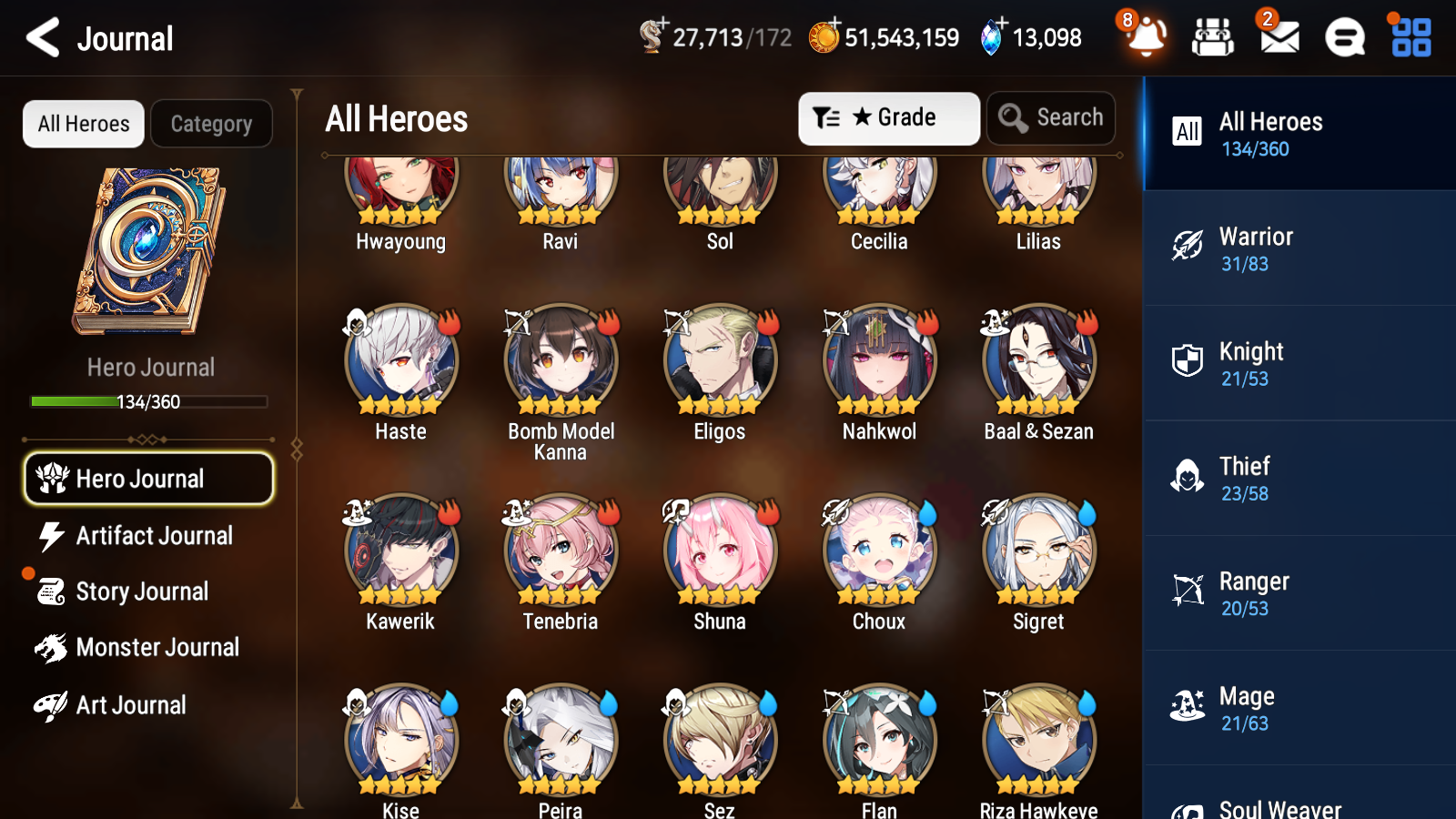Image resolution: width=1456 pixels, height=819 pixels.
Task: Click the plus to buy more Skystones
Action: tap(1002, 25)
